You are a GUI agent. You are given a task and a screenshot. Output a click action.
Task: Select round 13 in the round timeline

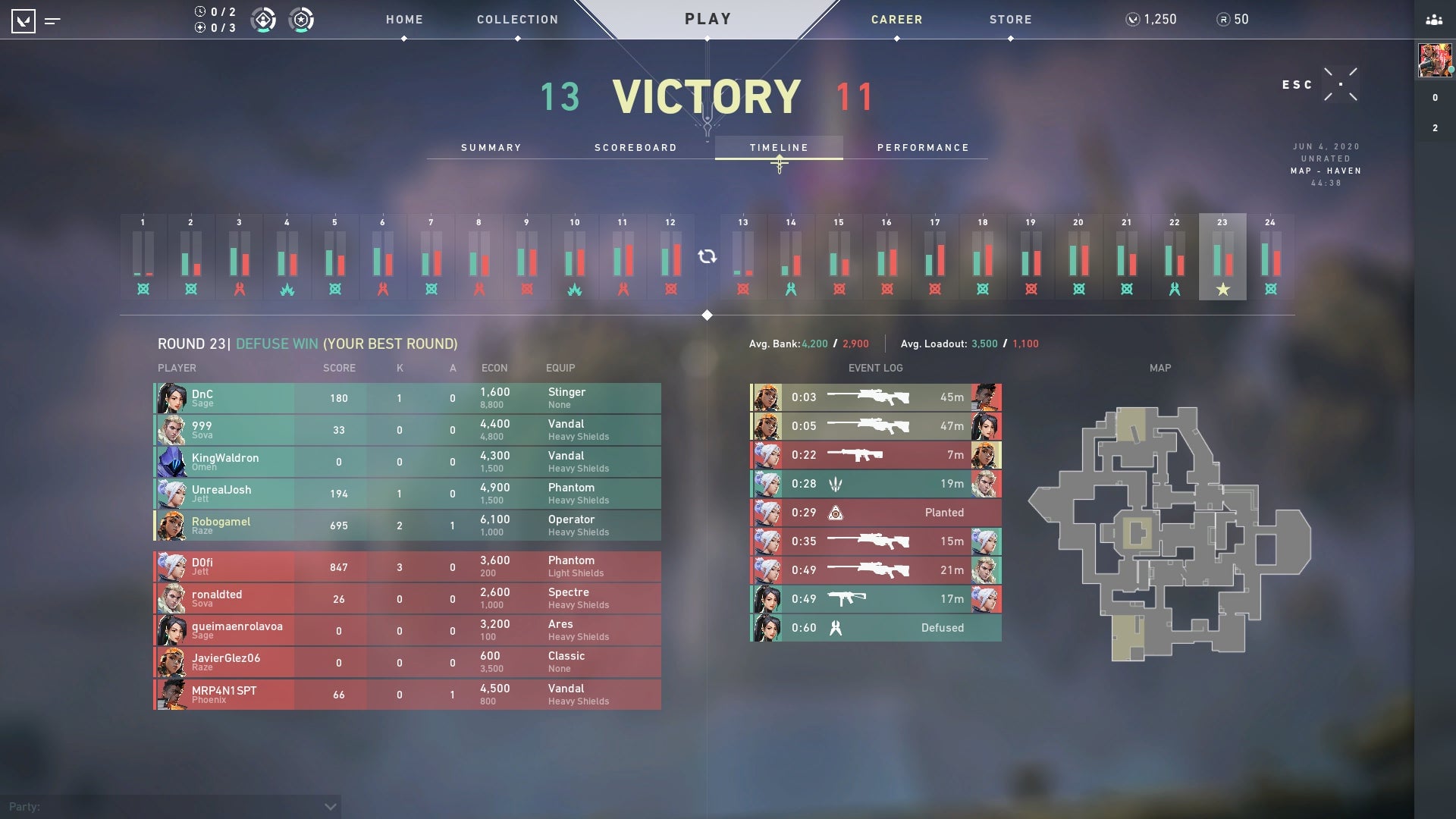742,256
